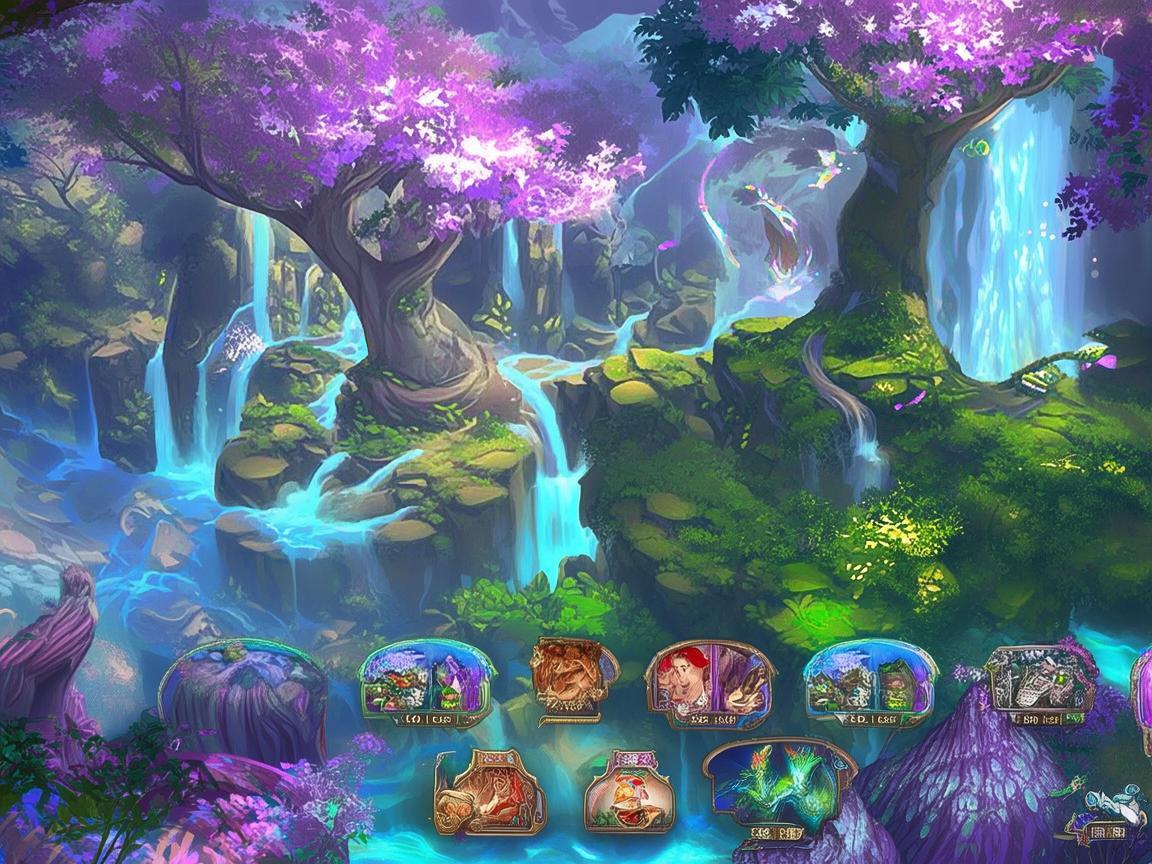Open the purple tree stump dome panel
1152x864 pixels.
tap(243, 690)
